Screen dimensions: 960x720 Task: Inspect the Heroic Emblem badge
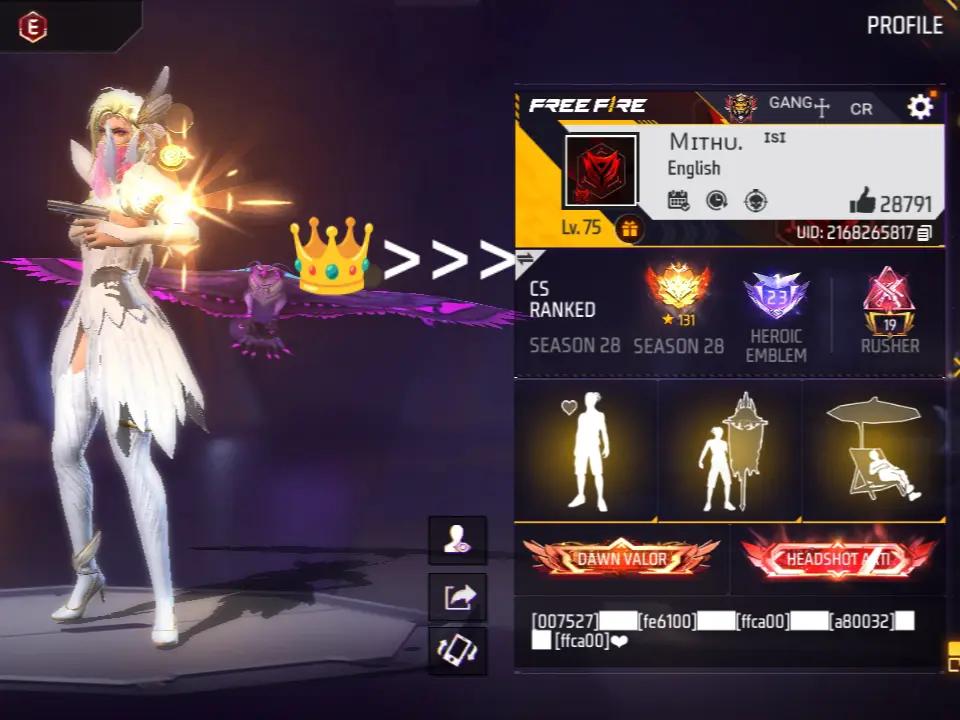[x=776, y=295]
